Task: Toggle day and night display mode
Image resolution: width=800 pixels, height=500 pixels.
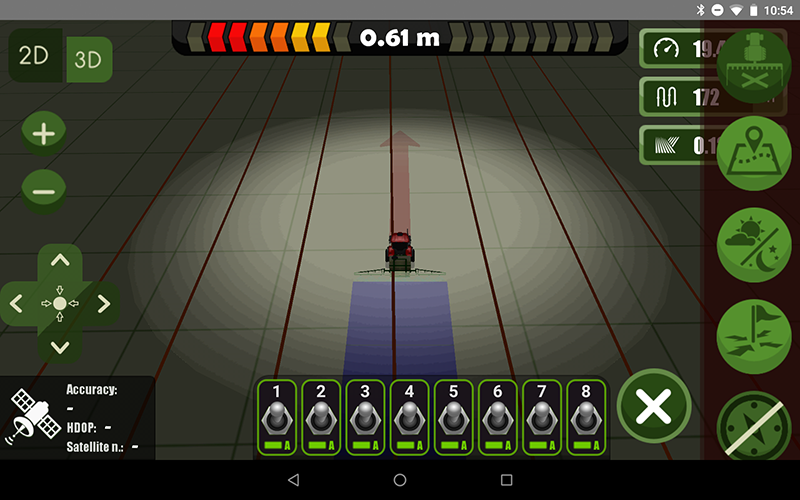Action: pyautogui.click(x=754, y=243)
